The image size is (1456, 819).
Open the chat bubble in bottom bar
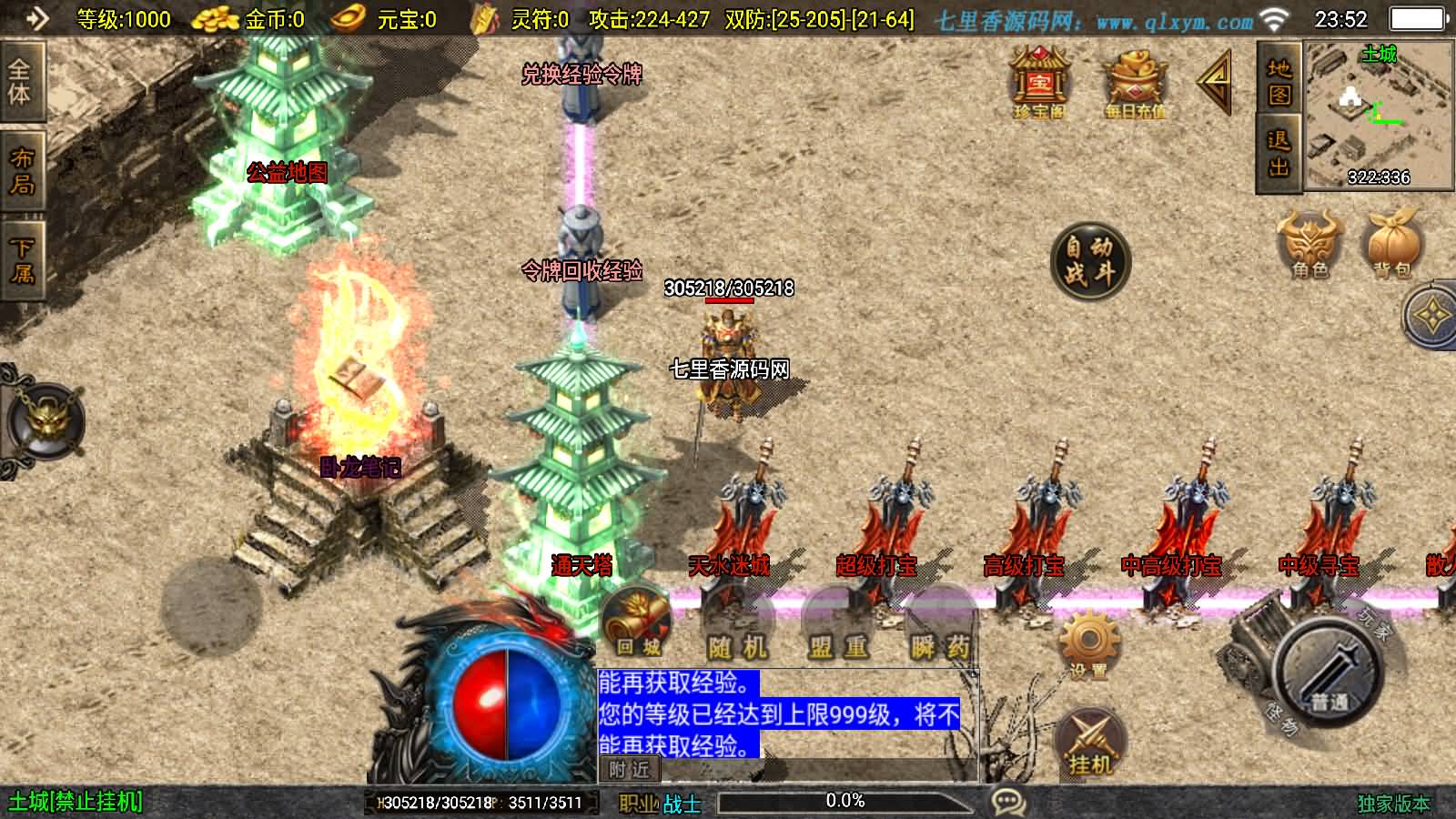tap(1007, 801)
